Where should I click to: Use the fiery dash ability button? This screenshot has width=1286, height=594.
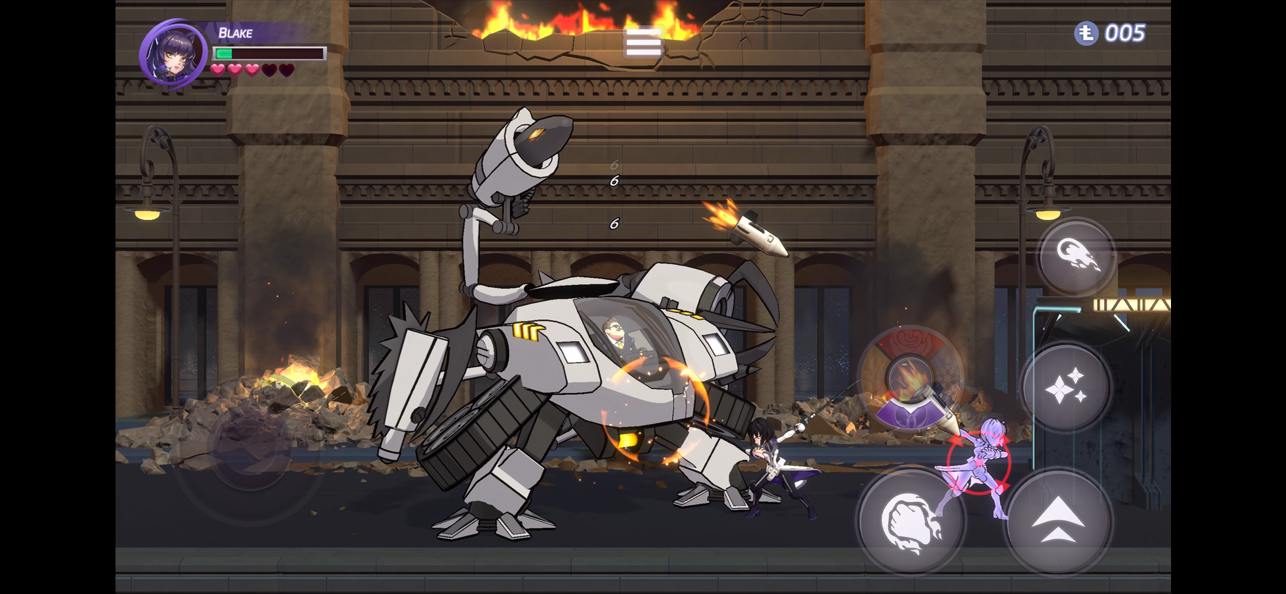[x=1076, y=257]
